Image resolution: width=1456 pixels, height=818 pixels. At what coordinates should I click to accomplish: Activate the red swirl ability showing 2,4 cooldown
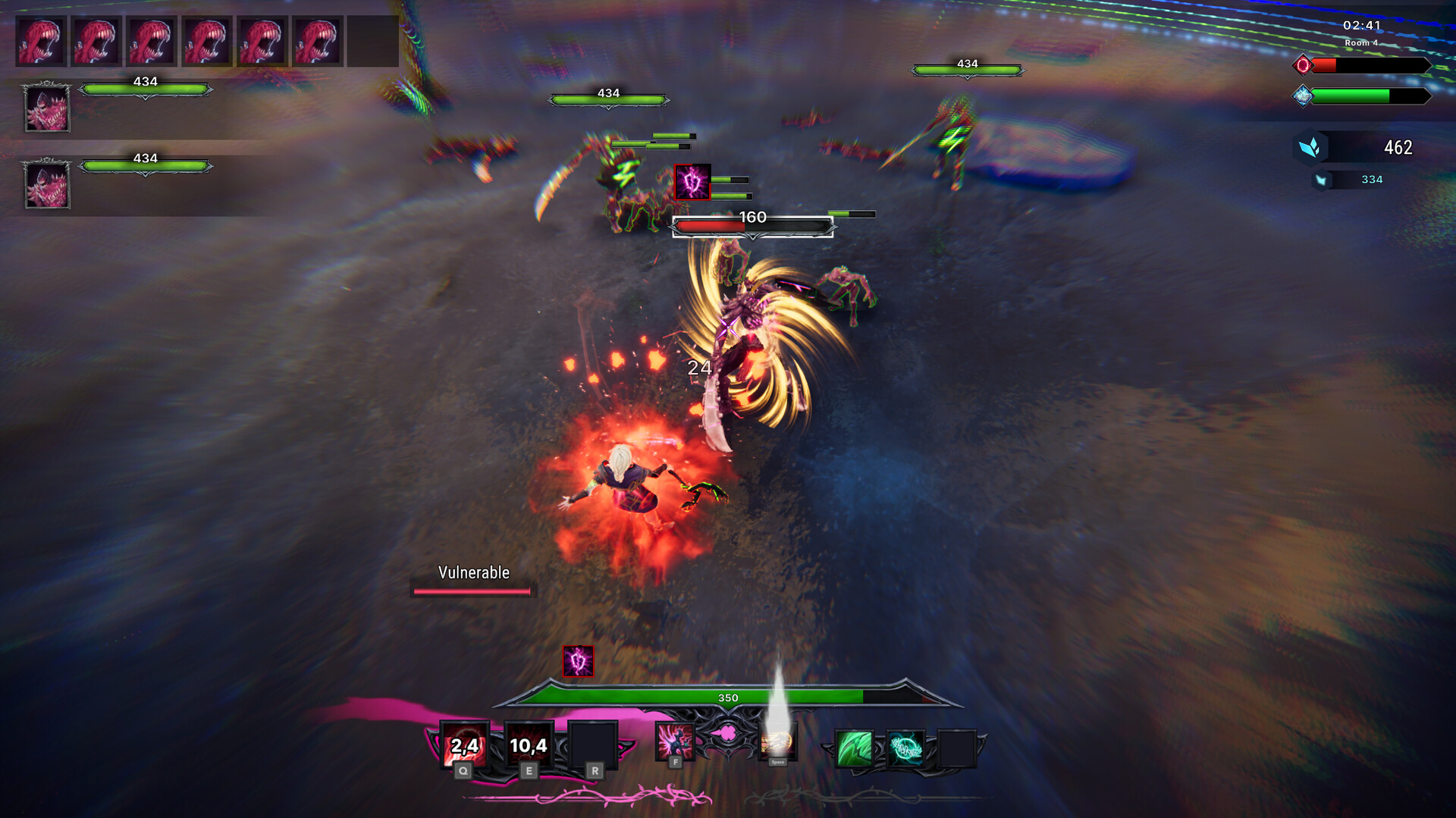(464, 745)
